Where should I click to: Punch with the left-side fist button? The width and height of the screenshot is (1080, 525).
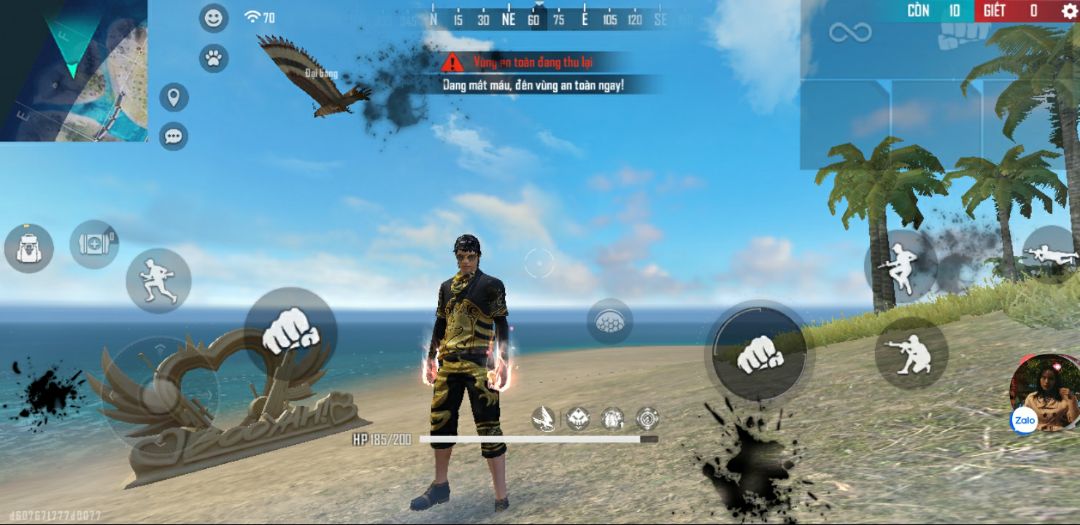click(x=290, y=331)
